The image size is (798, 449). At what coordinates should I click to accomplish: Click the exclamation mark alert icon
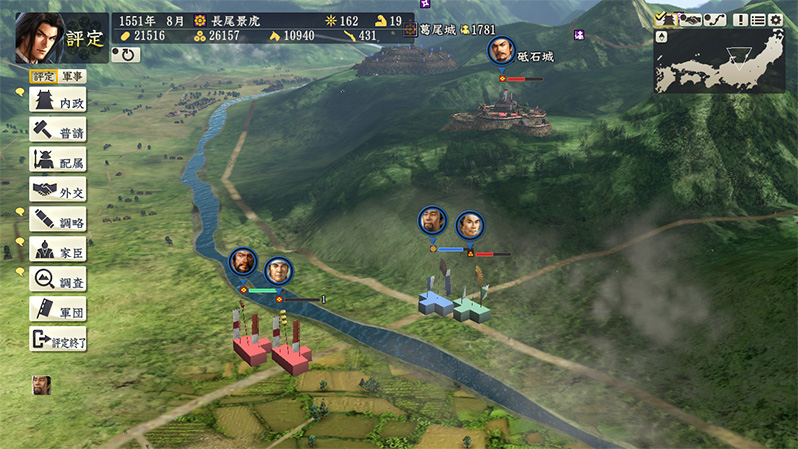[x=740, y=19]
